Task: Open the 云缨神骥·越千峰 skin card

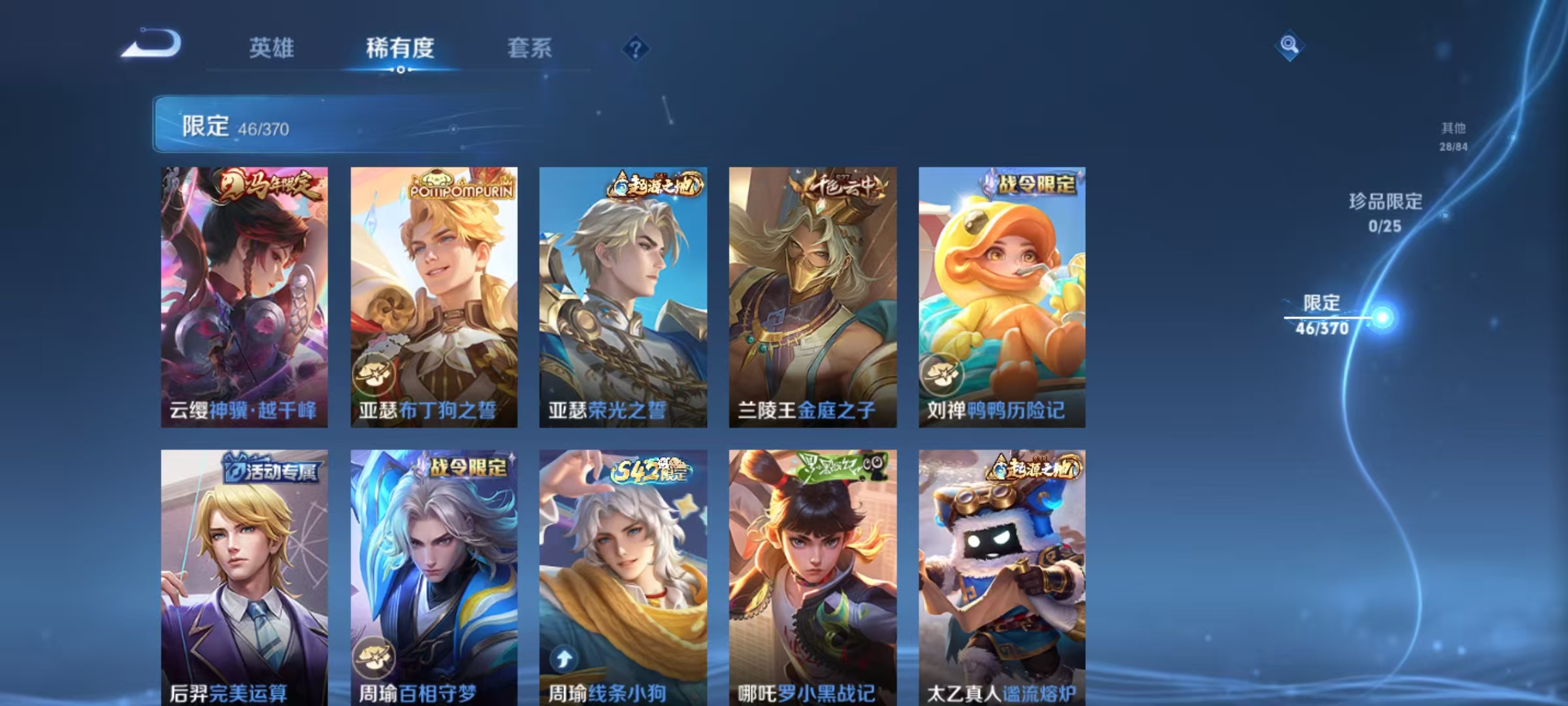Action: pyautogui.click(x=245, y=294)
